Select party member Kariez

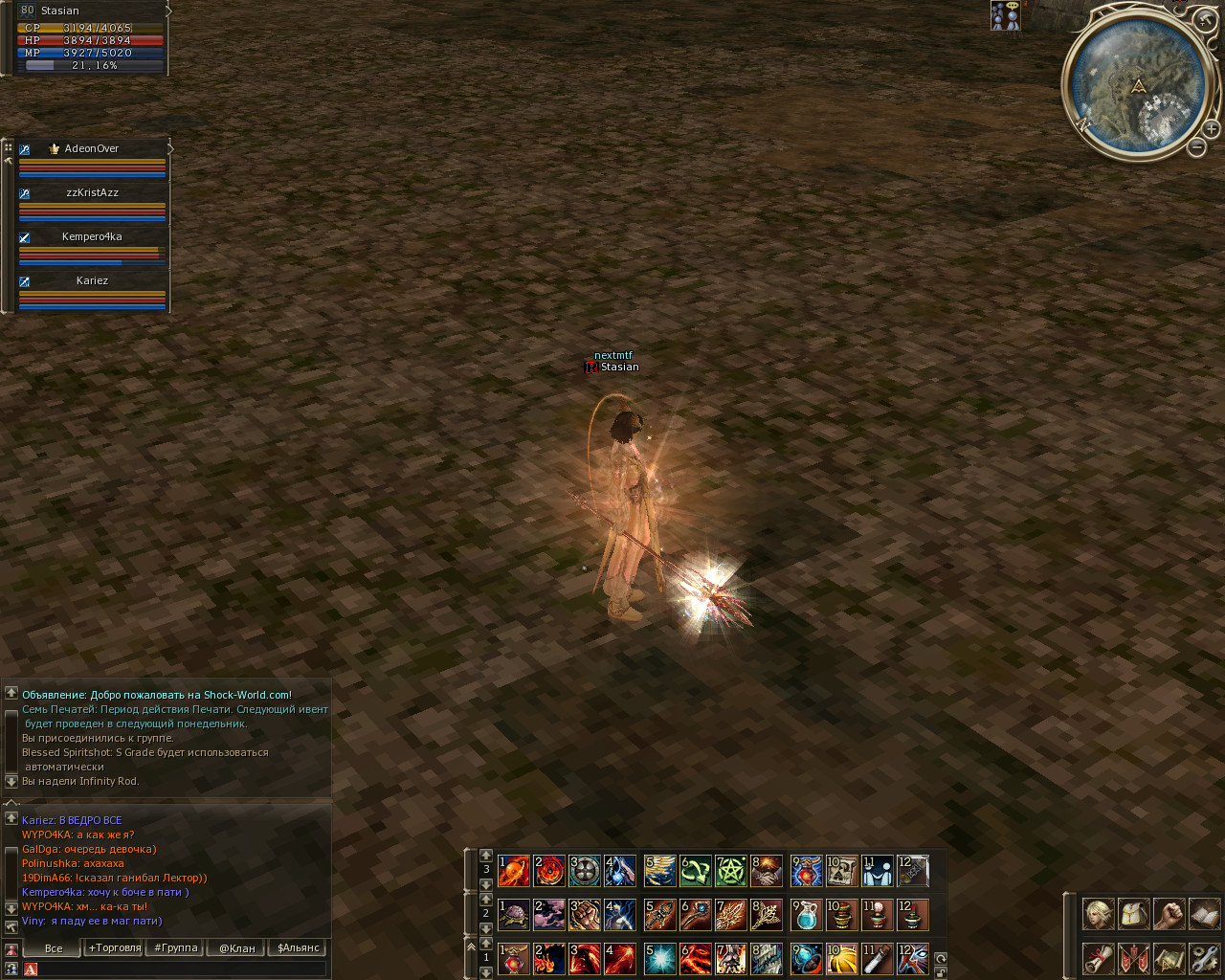(92, 281)
